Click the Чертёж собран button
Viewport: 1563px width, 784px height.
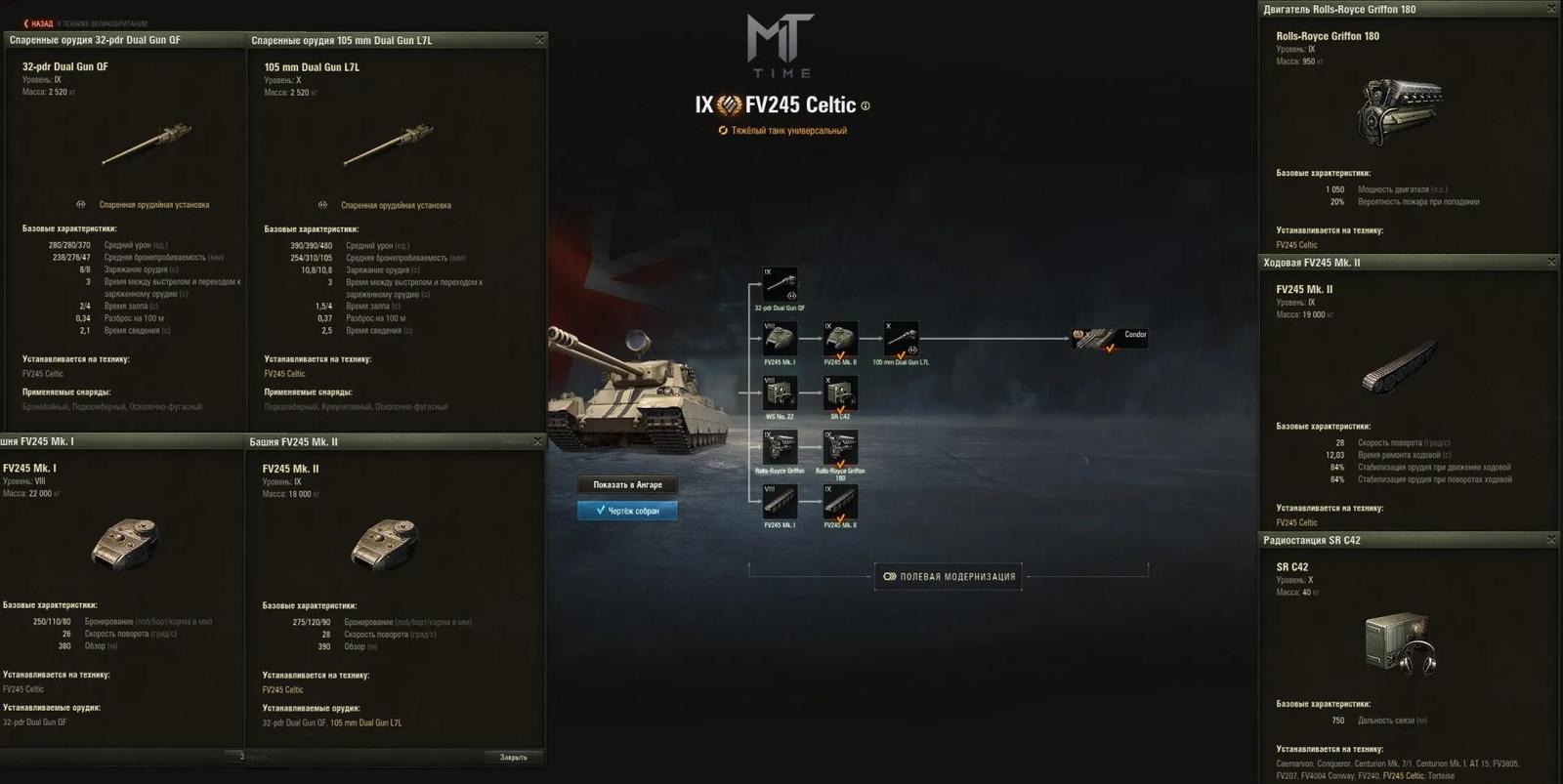[x=625, y=510]
